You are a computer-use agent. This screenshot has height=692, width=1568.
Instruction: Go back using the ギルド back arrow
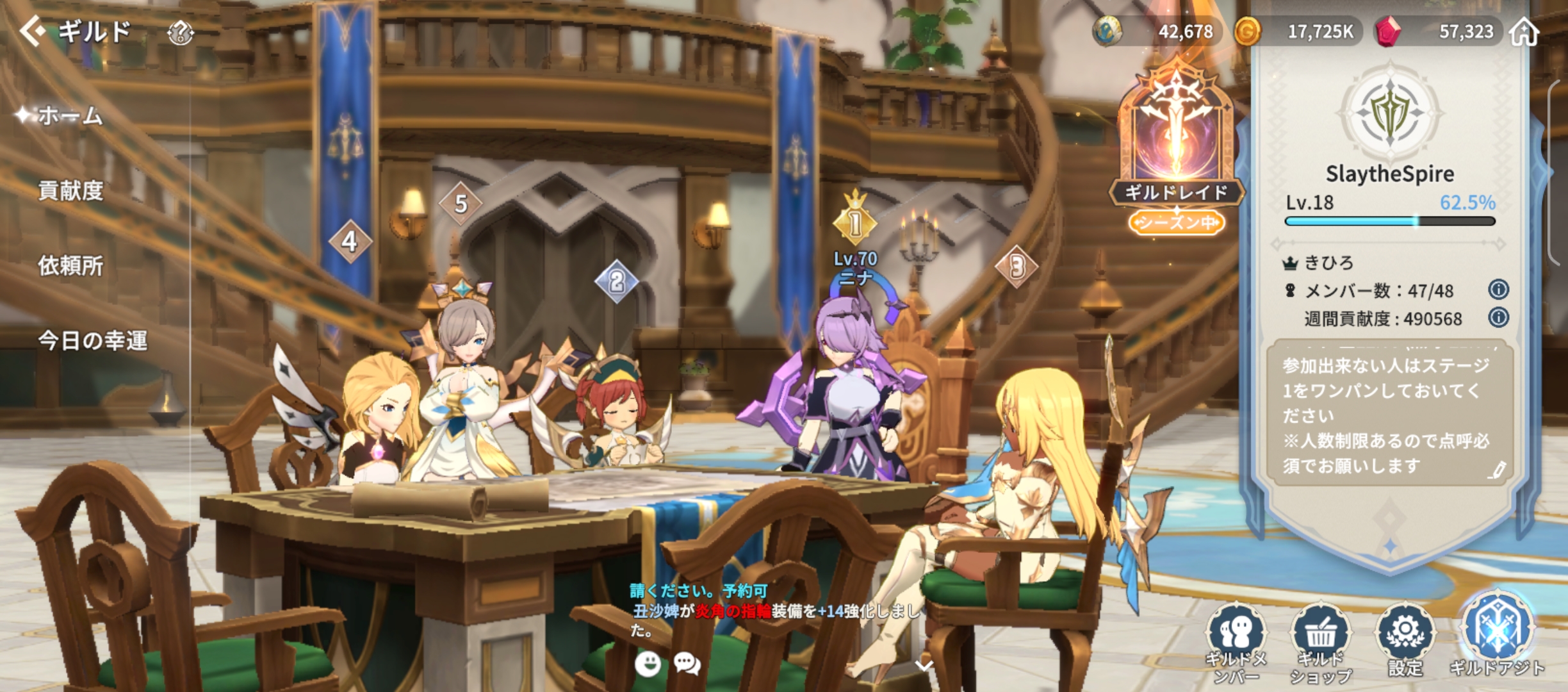click(x=32, y=31)
